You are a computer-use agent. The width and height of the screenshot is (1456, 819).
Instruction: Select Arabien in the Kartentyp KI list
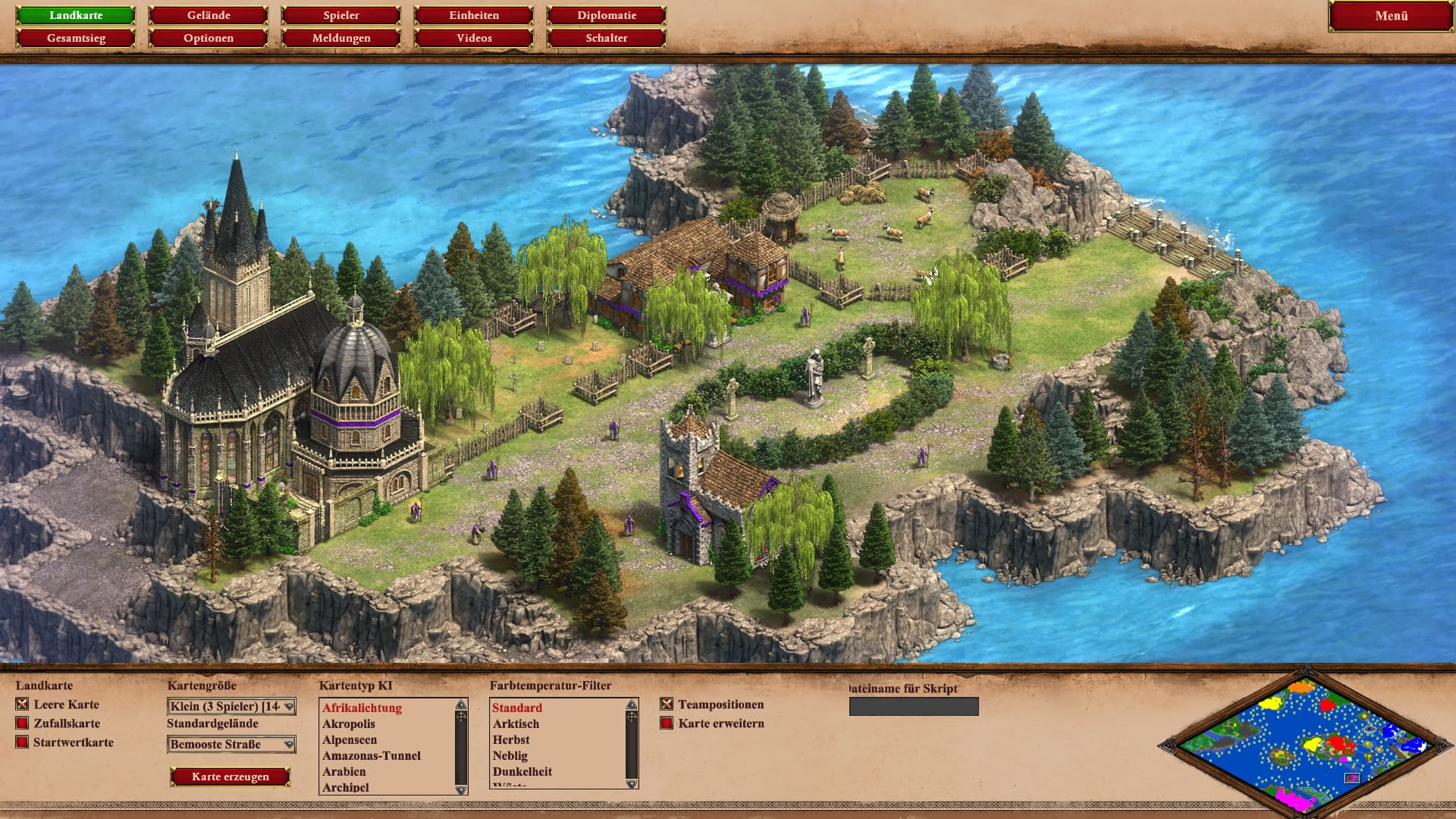click(344, 771)
